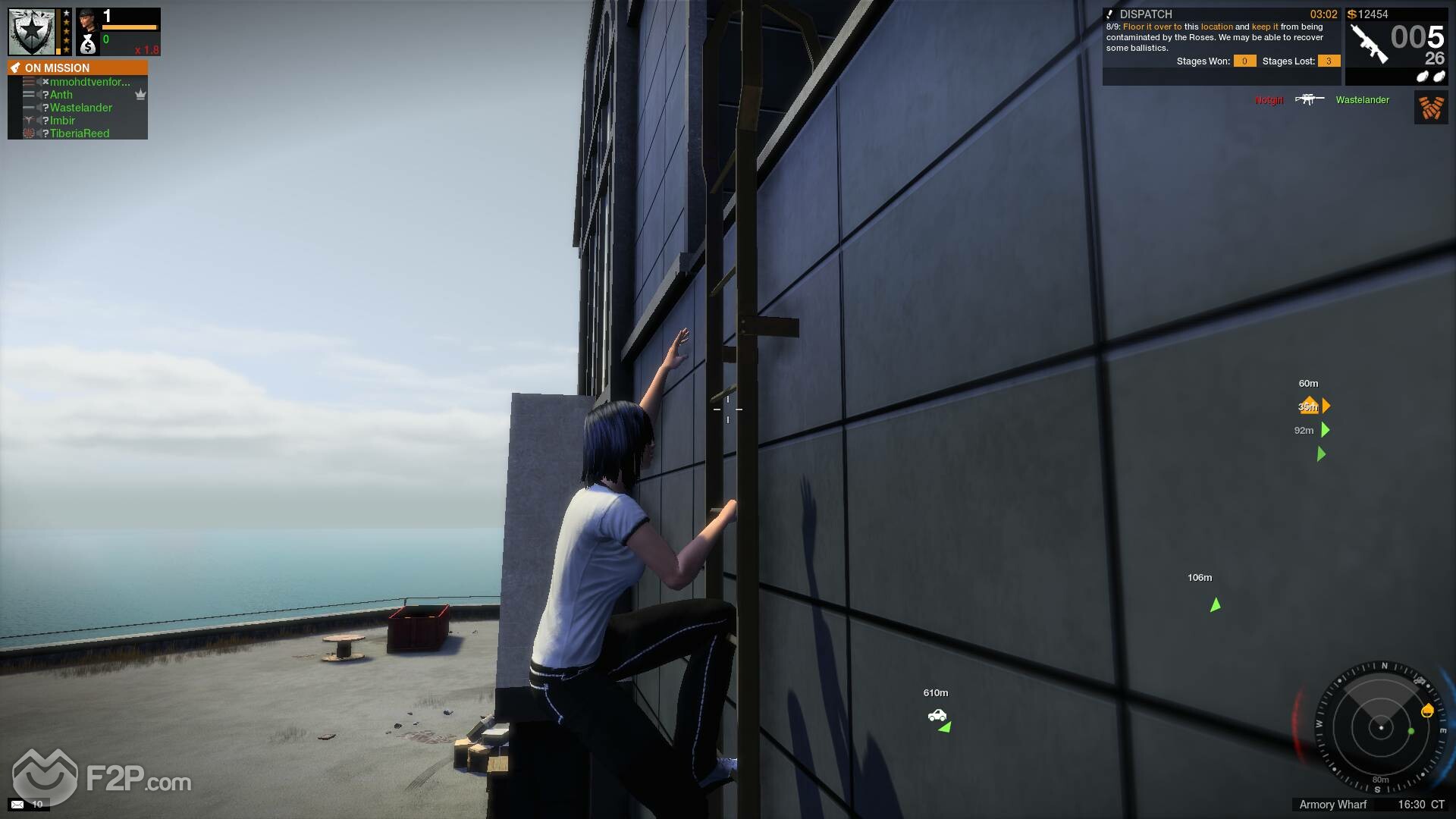The height and width of the screenshot is (819, 1456).
Task: Click the circular radar minimap
Action: (x=1380, y=728)
